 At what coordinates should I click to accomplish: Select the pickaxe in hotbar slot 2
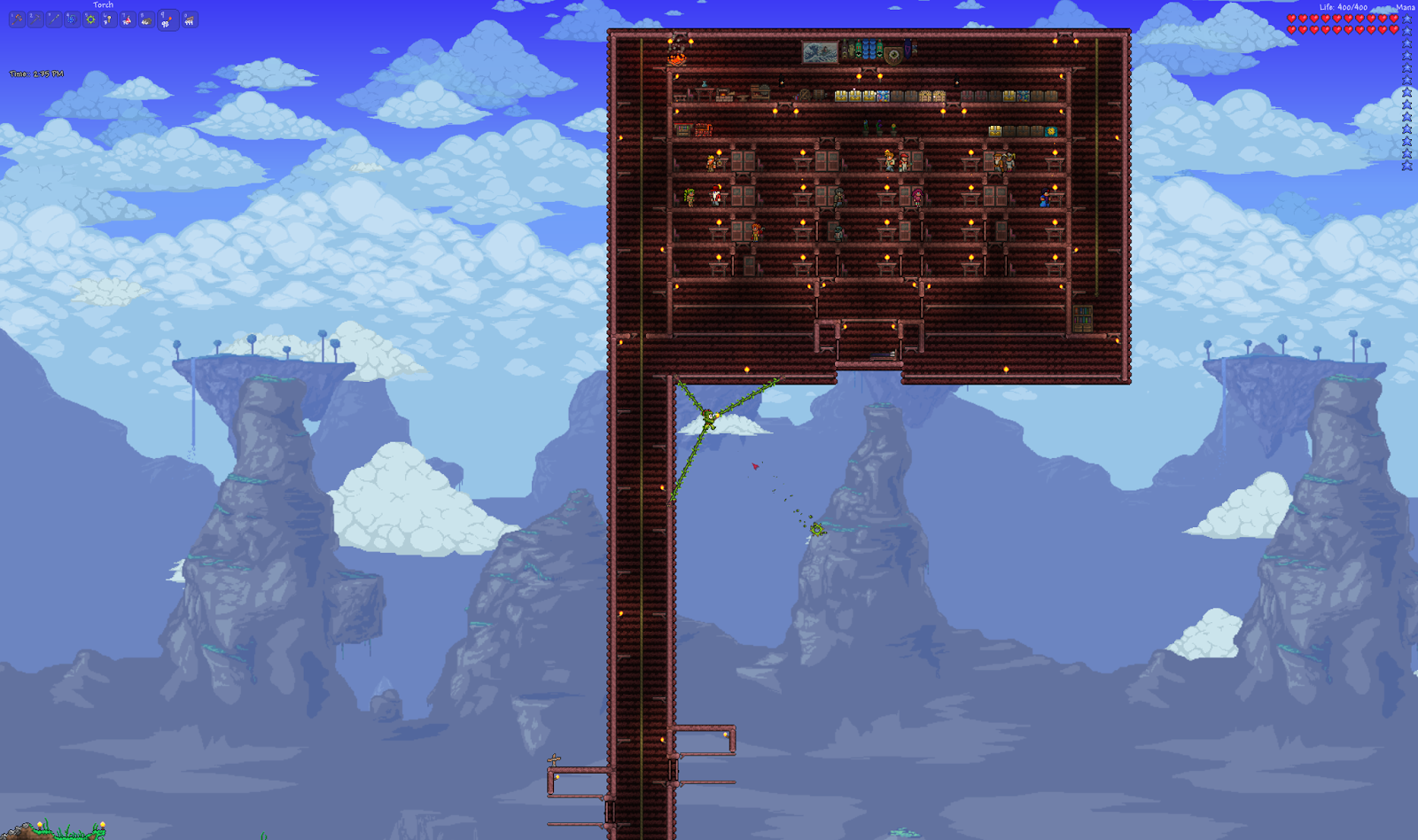[35, 19]
